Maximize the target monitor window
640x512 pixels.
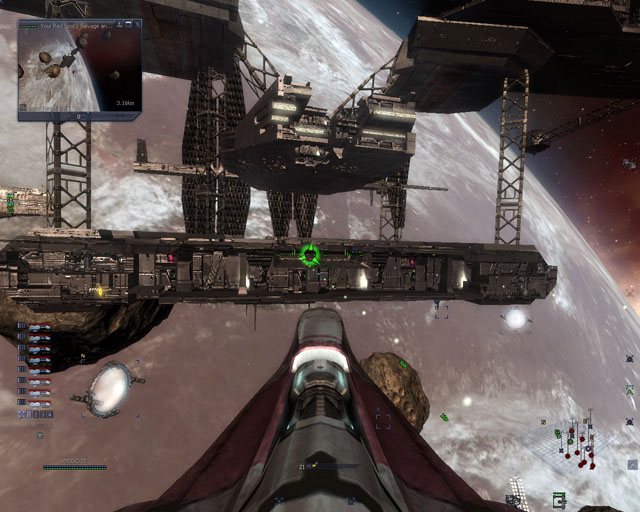(130, 23)
